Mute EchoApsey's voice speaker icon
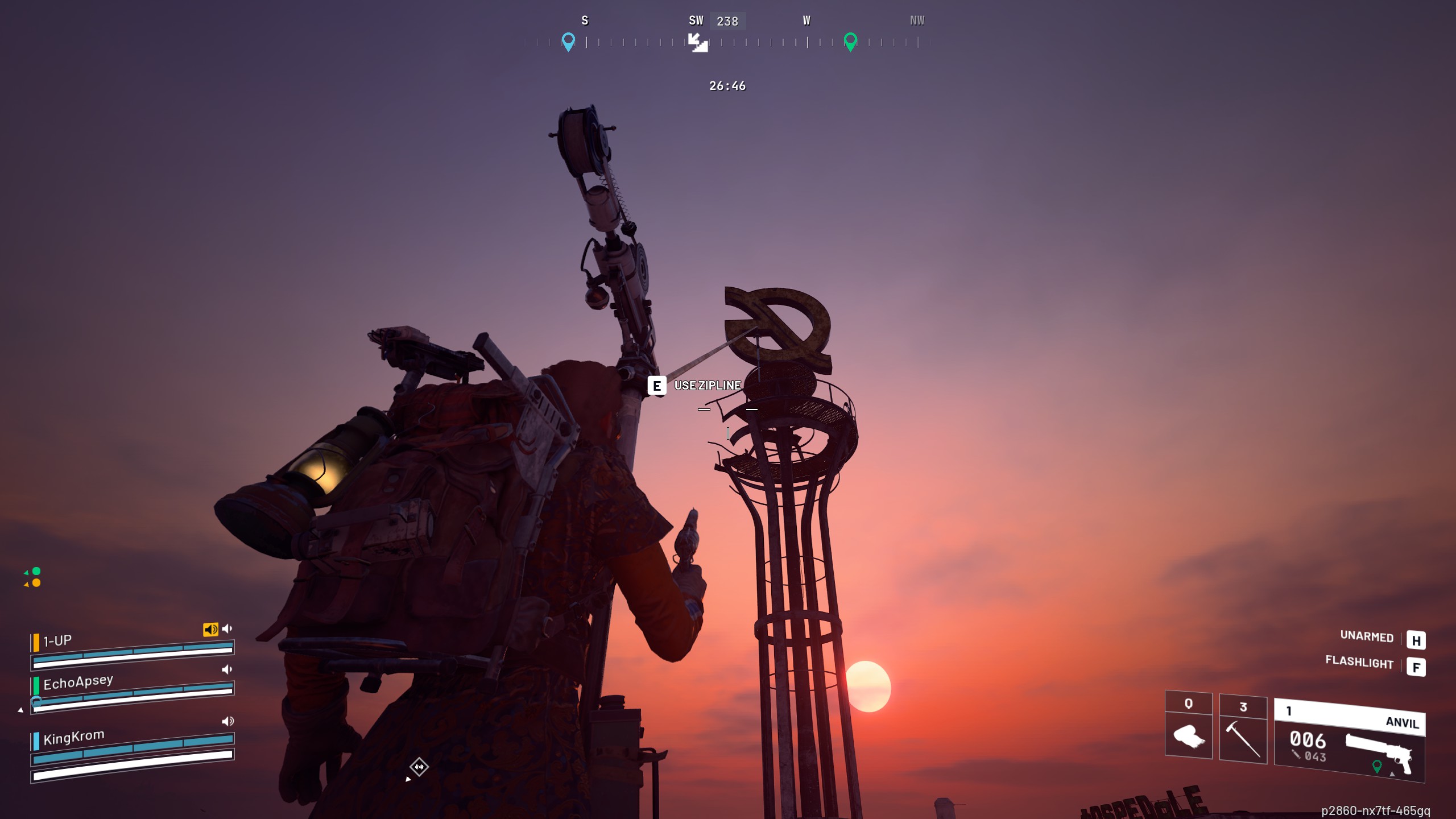Screen dimensions: 1456x819 (x=227, y=669)
